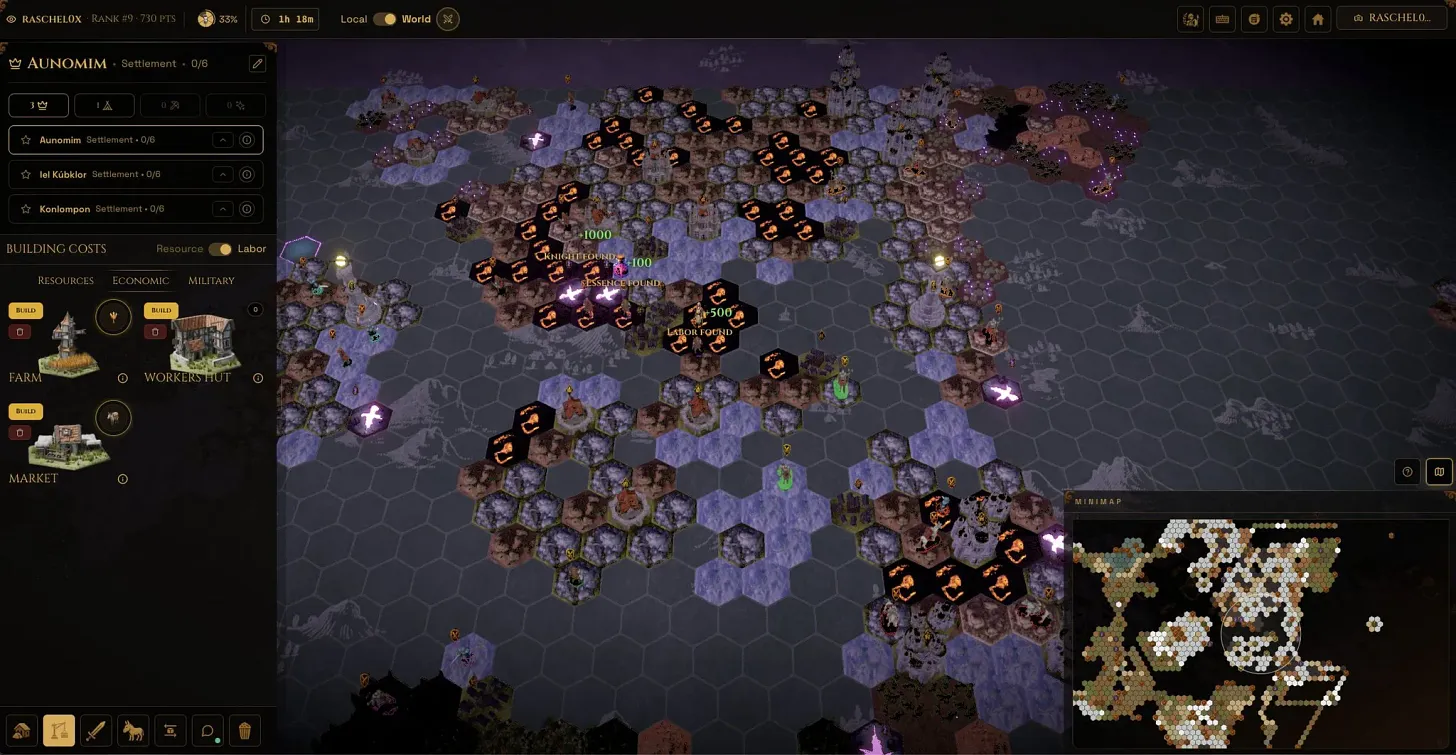Open the resource transfer tool in bottom toolbar
The image size is (1456, 755).
click(x=170, y=730)
